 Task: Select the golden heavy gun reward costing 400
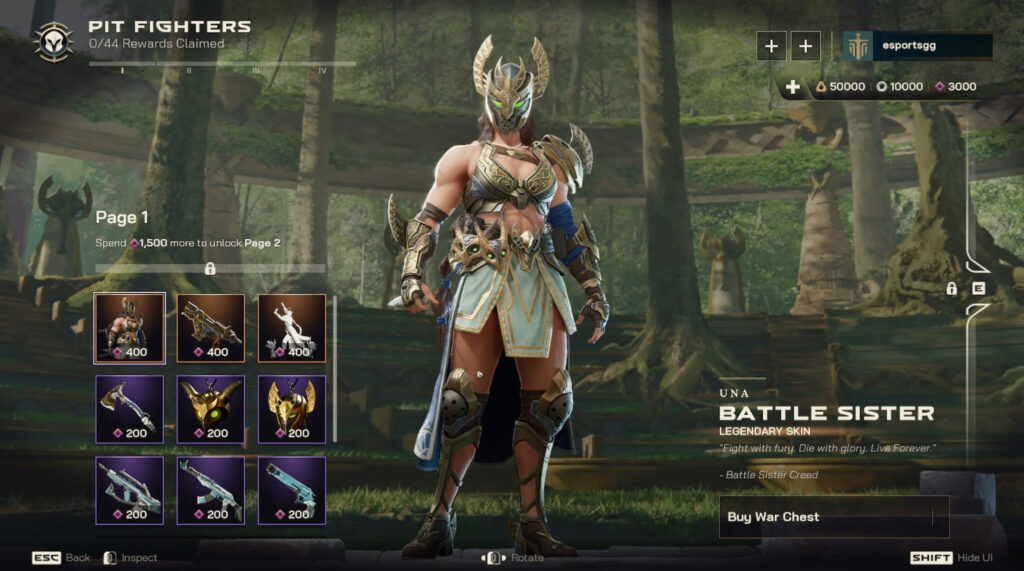(x=211, y=328)
